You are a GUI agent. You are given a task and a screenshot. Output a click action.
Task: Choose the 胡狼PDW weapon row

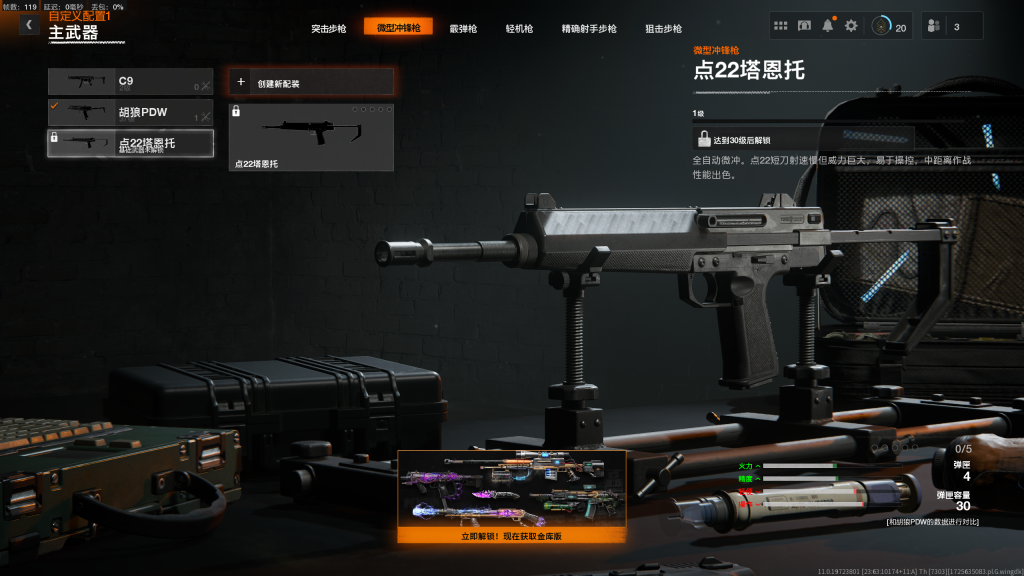pos(131,112)
